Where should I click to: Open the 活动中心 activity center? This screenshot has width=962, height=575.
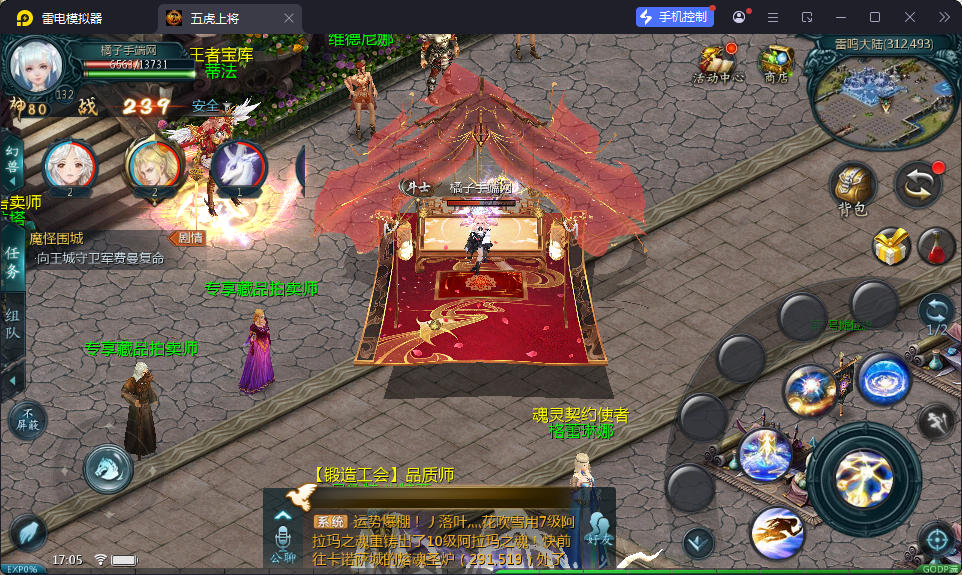pyautogui.click(x=718, y=62)
